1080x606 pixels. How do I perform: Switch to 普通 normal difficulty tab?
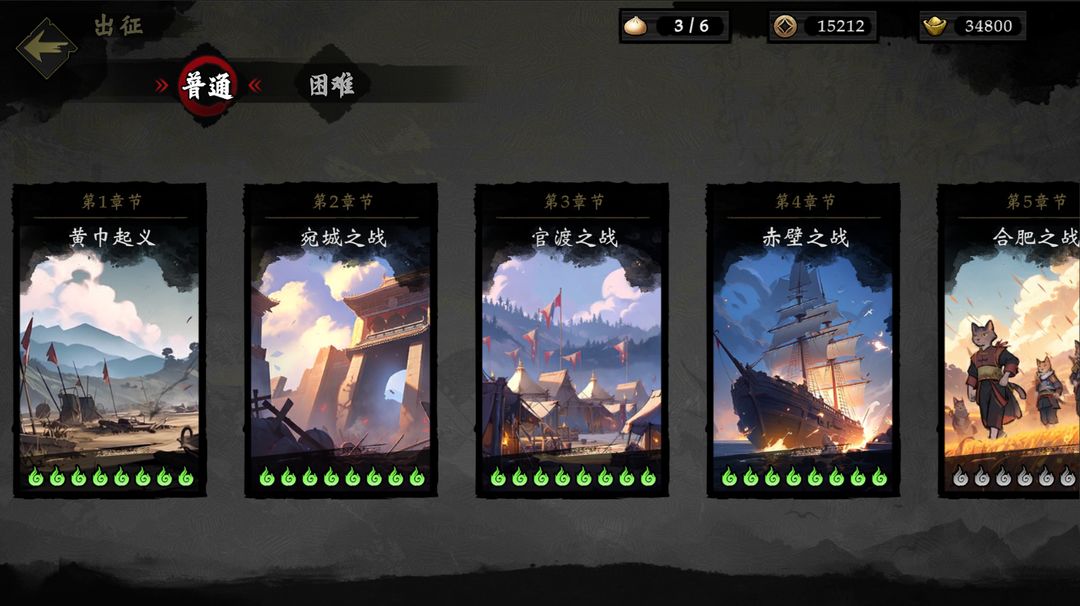(208, 86)
